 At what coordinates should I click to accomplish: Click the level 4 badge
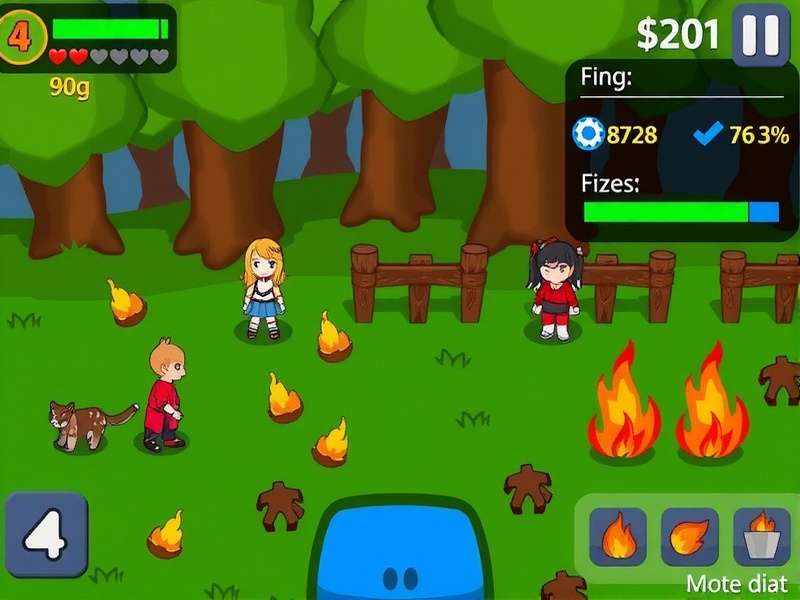click(20, 37)
